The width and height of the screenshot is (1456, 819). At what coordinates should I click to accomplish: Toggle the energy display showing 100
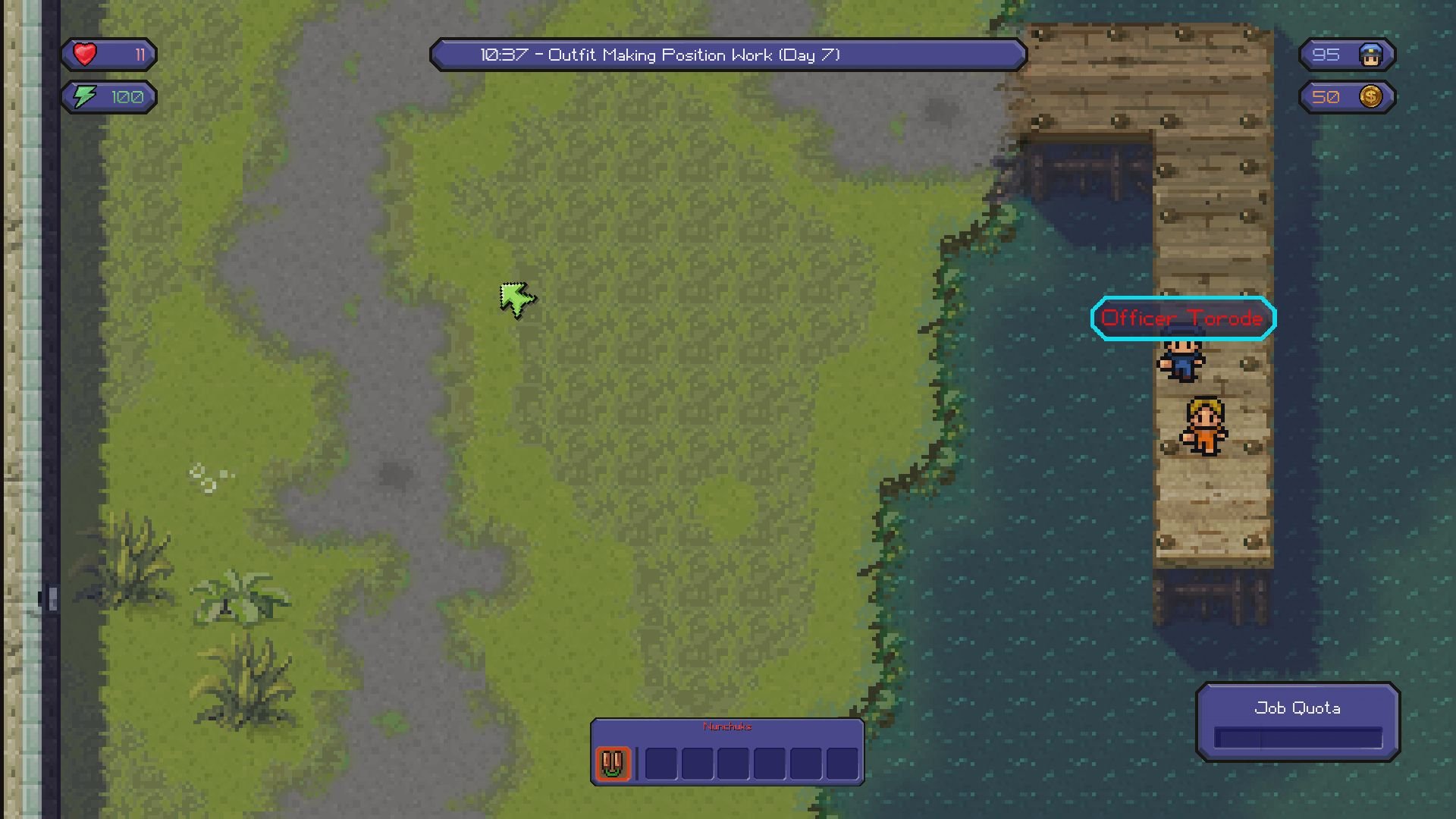[108, 96]
